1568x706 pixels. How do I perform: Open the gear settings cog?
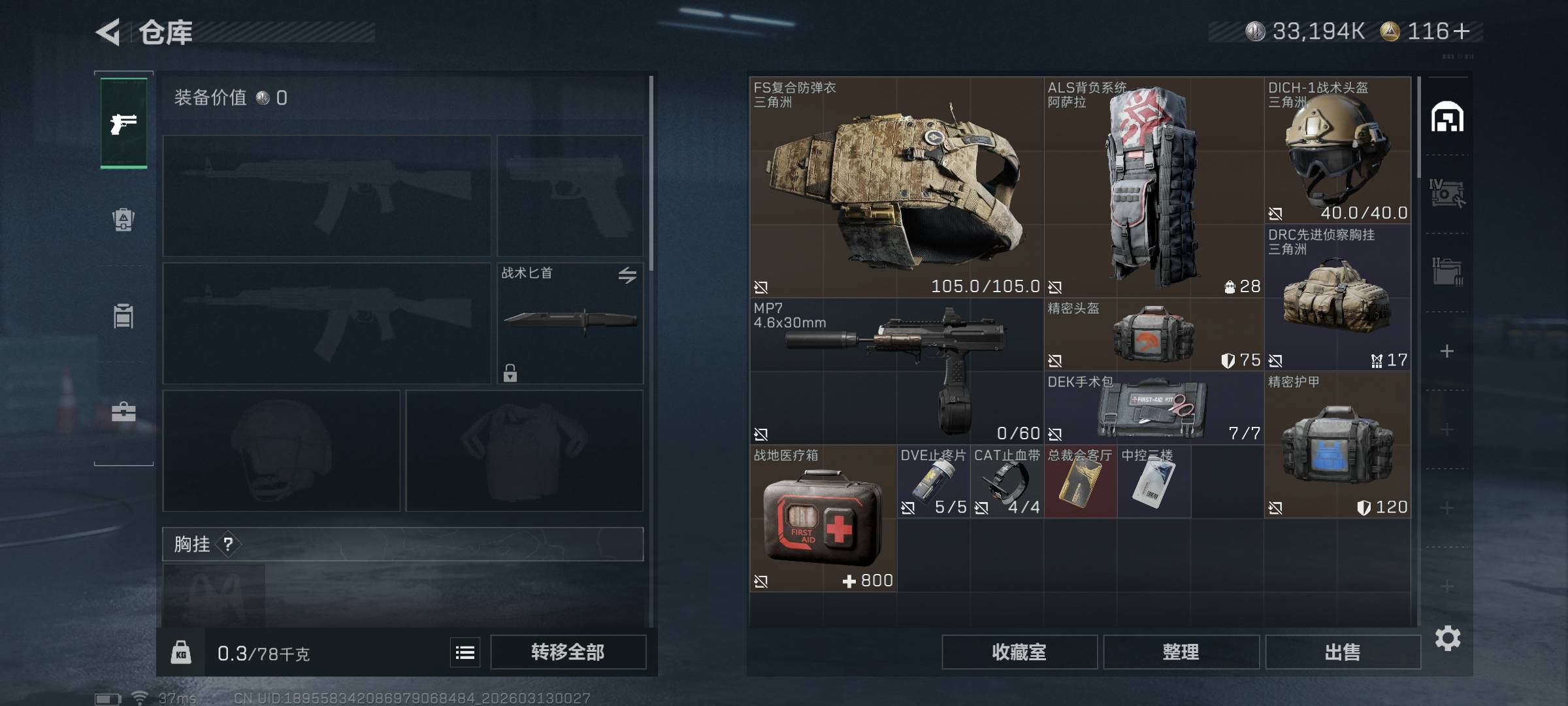click(x=1447, y=638)
